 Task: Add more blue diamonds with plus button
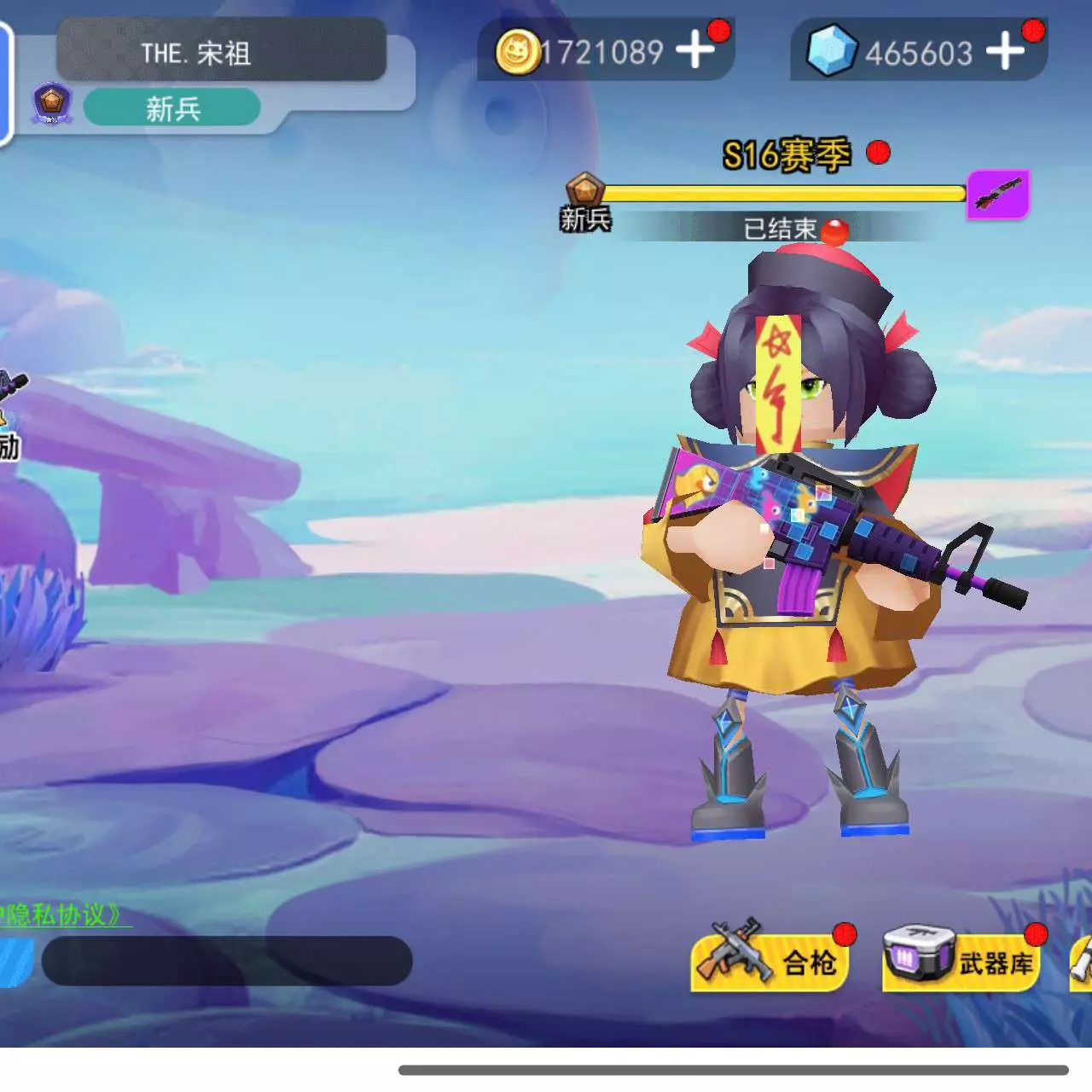(x=1005, y=50)
